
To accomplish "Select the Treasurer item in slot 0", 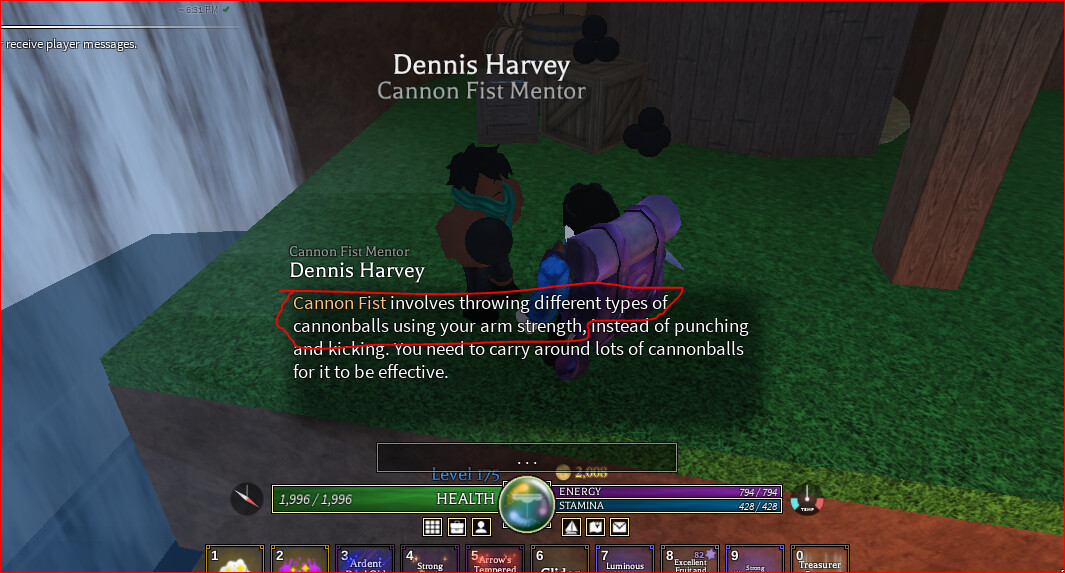I will coord(819,560).
